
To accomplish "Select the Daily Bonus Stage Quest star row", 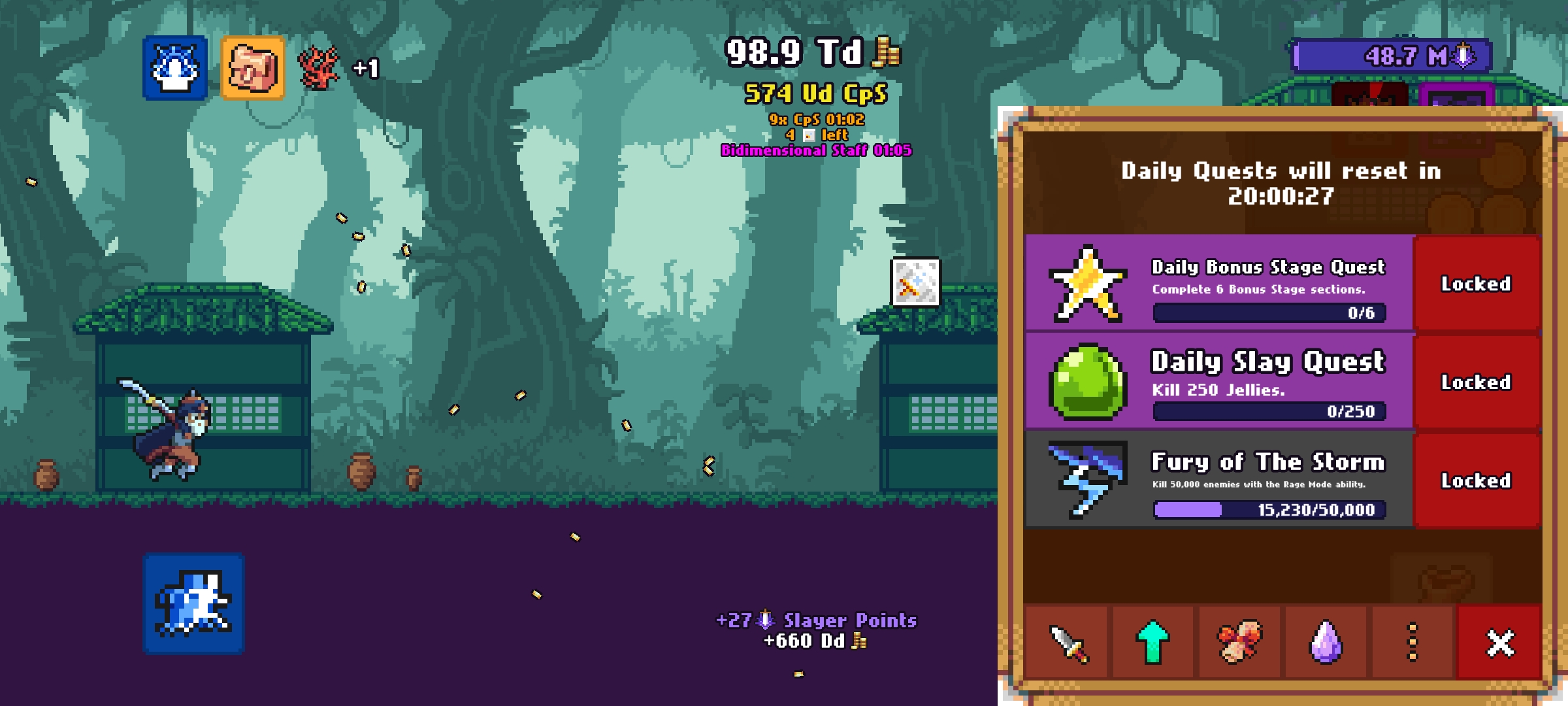I will (1219, 284).
